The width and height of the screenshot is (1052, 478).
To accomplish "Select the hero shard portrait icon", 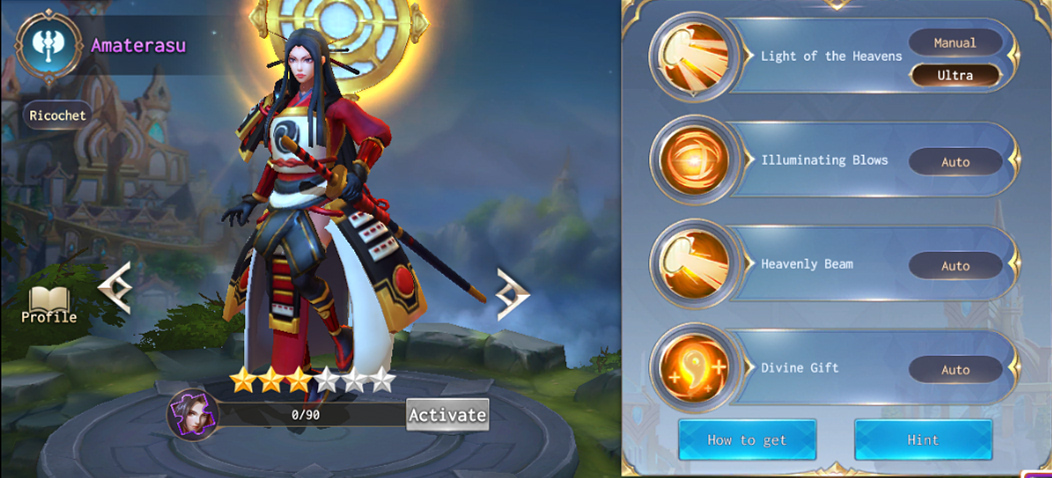I will pos(186,412).
